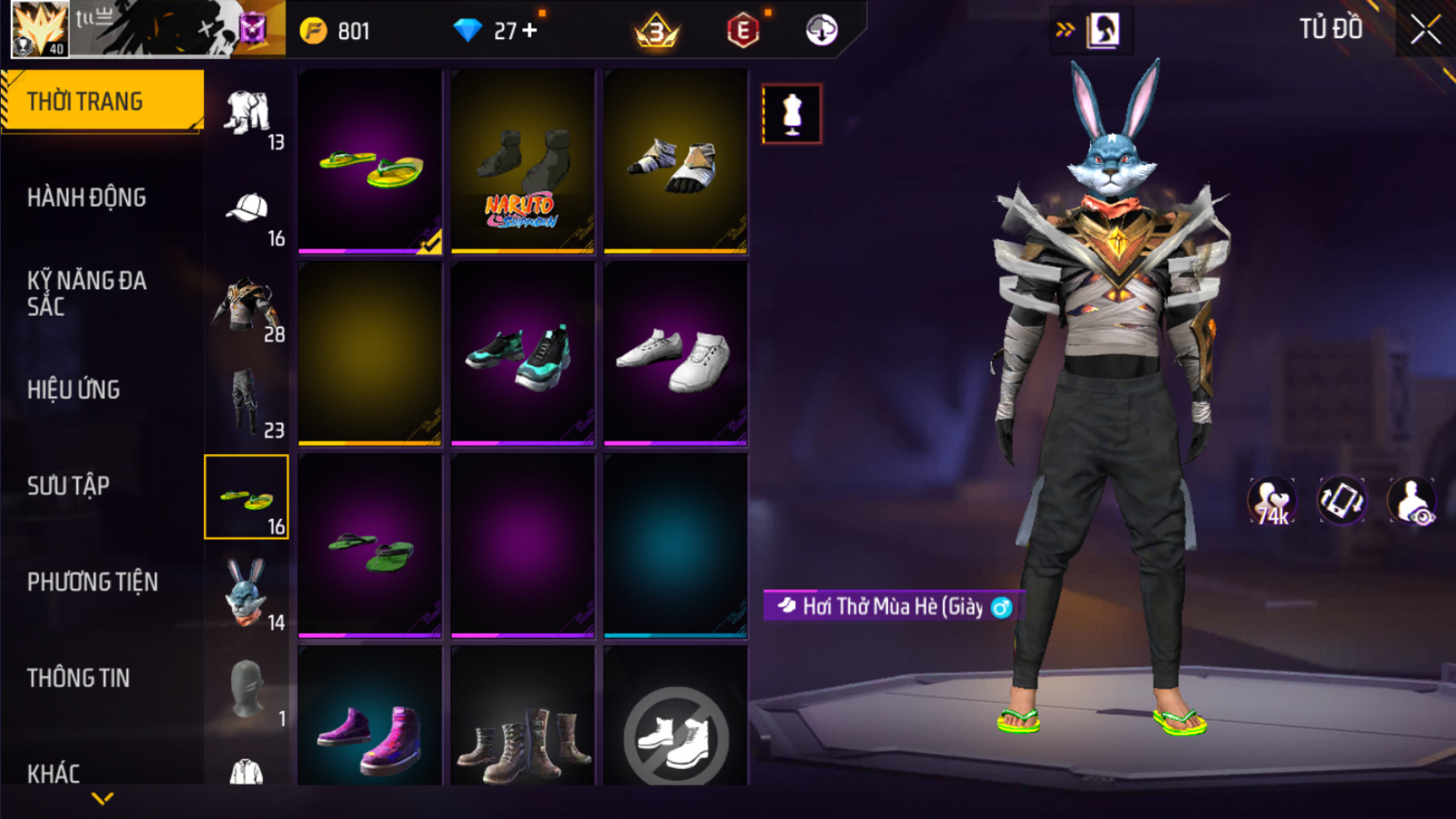Viewport: 1456px width, 819px height.
Task: Select the Thông Tin entry
Action: click(x=78, y=678)
